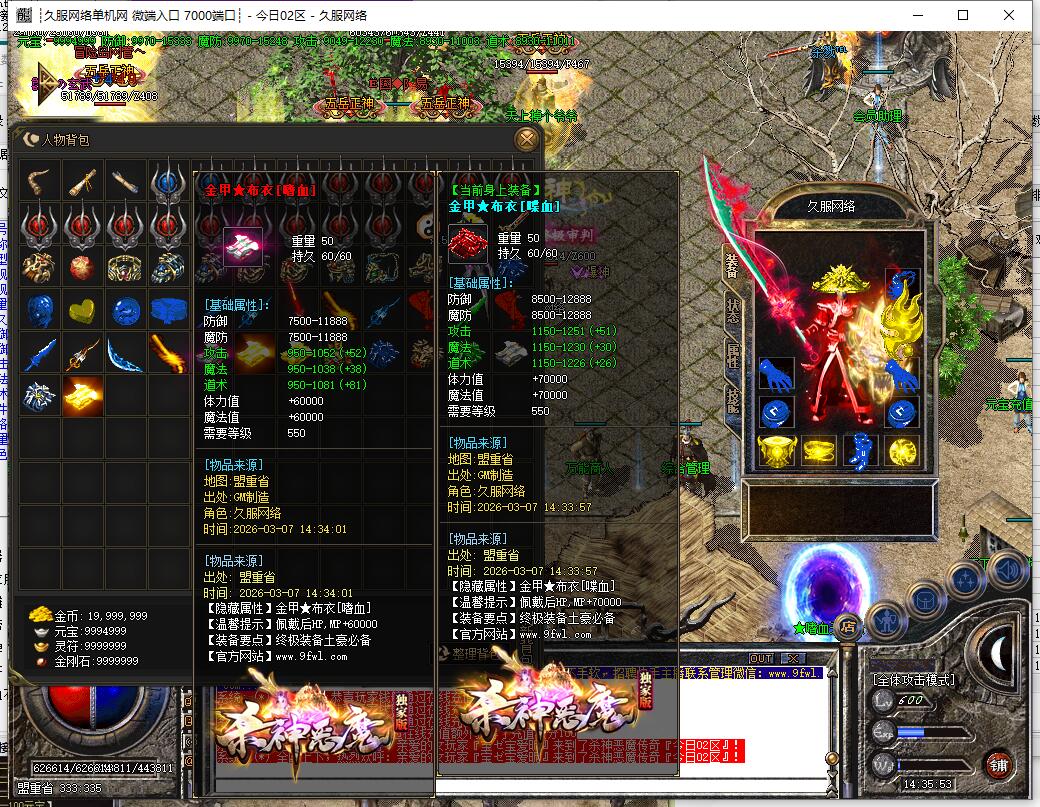Open the 状态 status tab
This screenshot has width=1040, height=807.
coord(732,306)
